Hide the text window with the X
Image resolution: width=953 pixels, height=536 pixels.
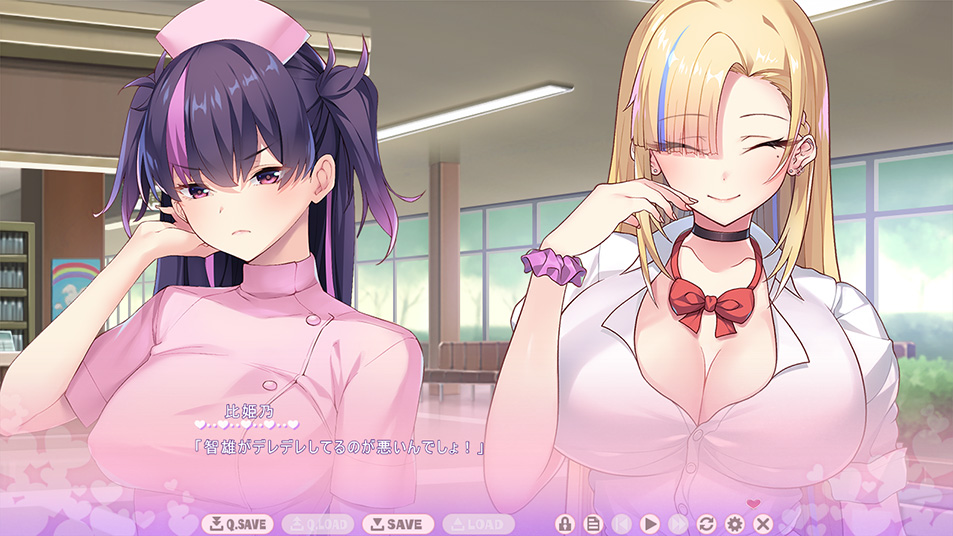click(763, 524)
